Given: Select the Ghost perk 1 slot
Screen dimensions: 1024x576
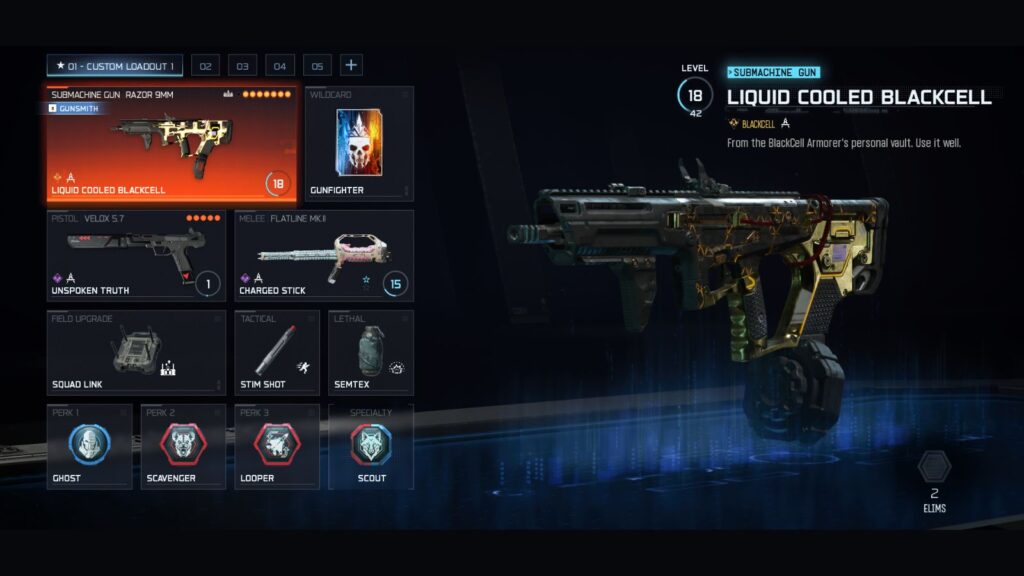Looking at the screenshot, I should tap(89, 447).
